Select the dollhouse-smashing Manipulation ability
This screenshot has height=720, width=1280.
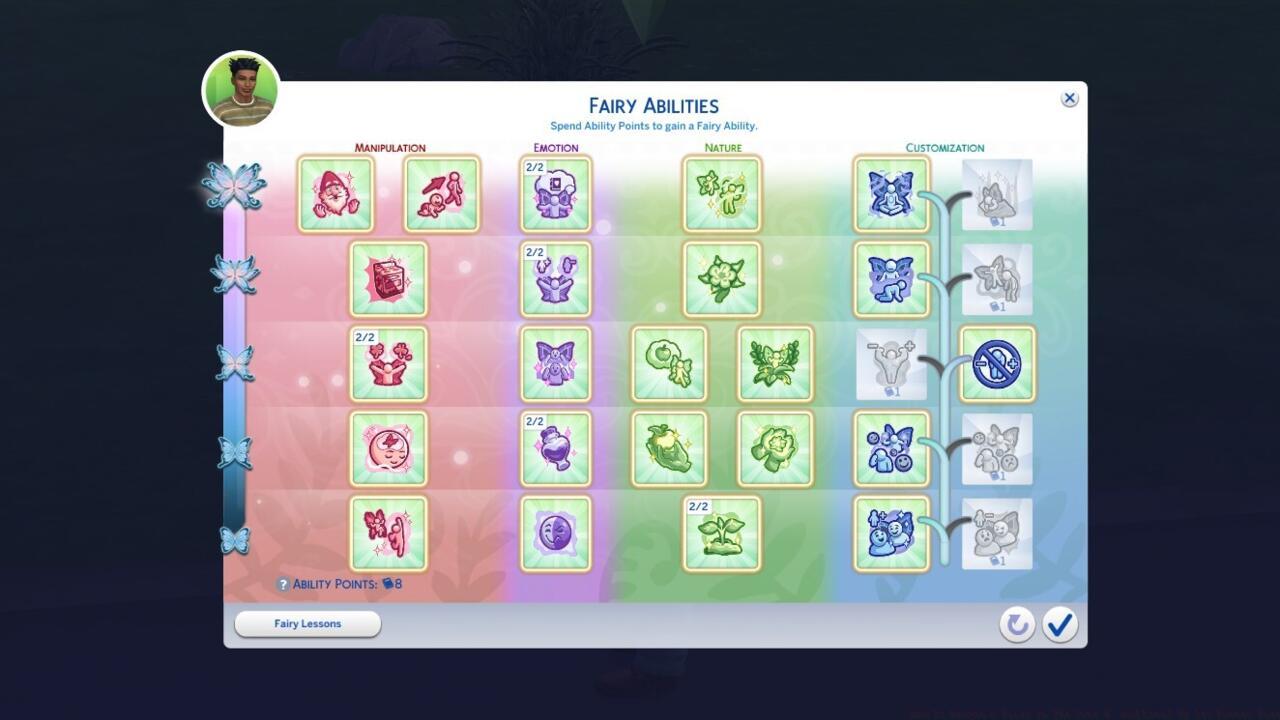click(388, 279)
